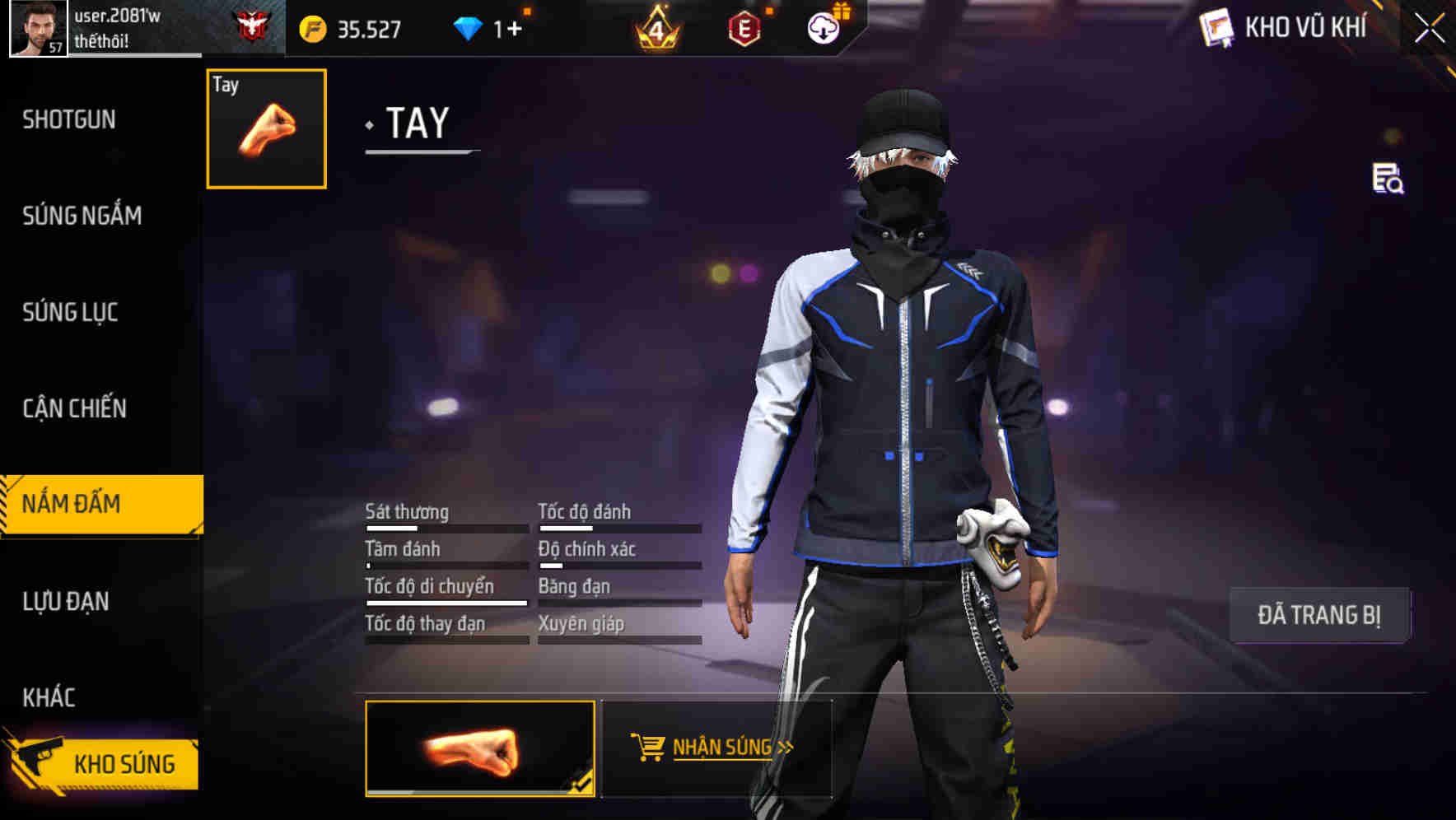
Task: Switch to the SHOTGUN category
Action: (69, 119)
